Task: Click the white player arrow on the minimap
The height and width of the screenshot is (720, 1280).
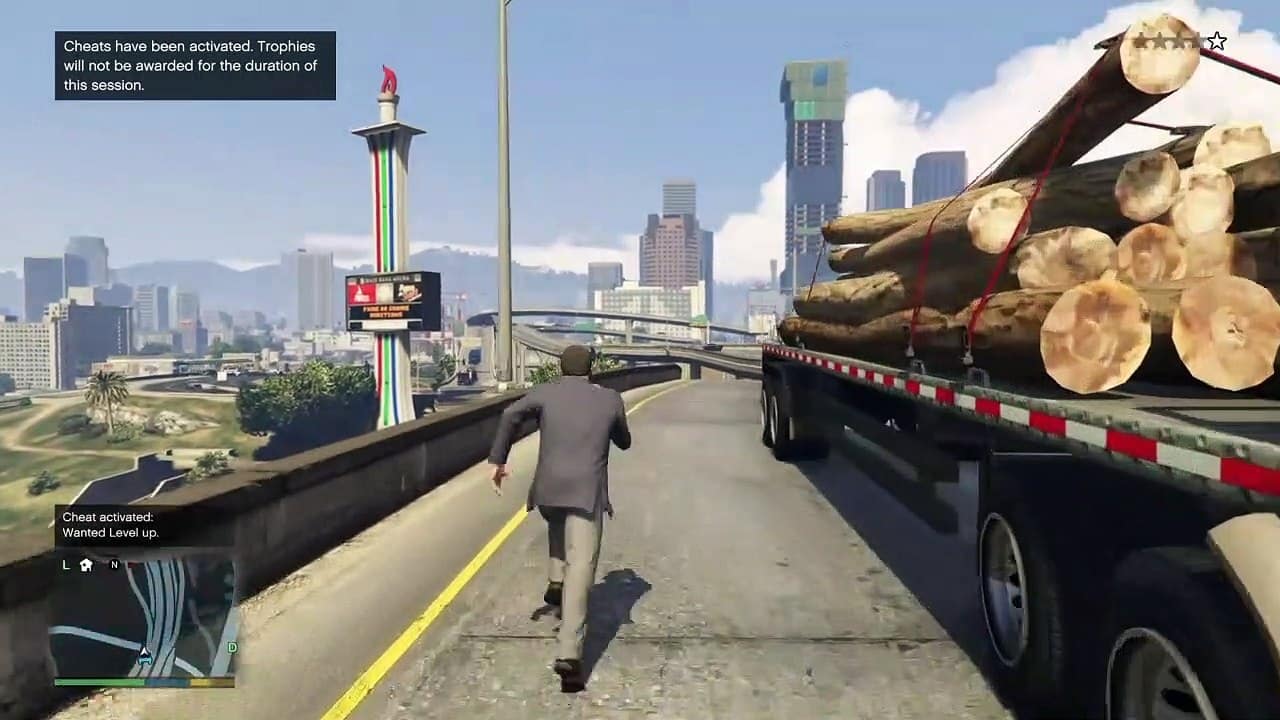Action: (145, 652)
